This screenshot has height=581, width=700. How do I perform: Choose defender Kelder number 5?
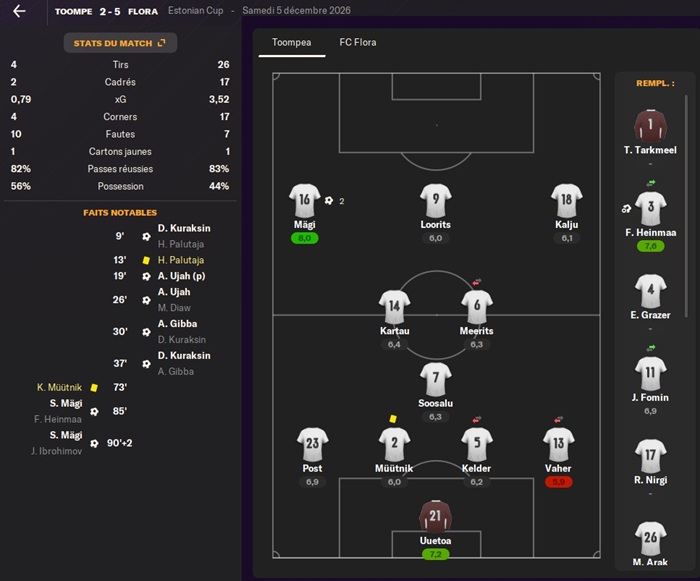pyautogui.click(x=476, y=444)
